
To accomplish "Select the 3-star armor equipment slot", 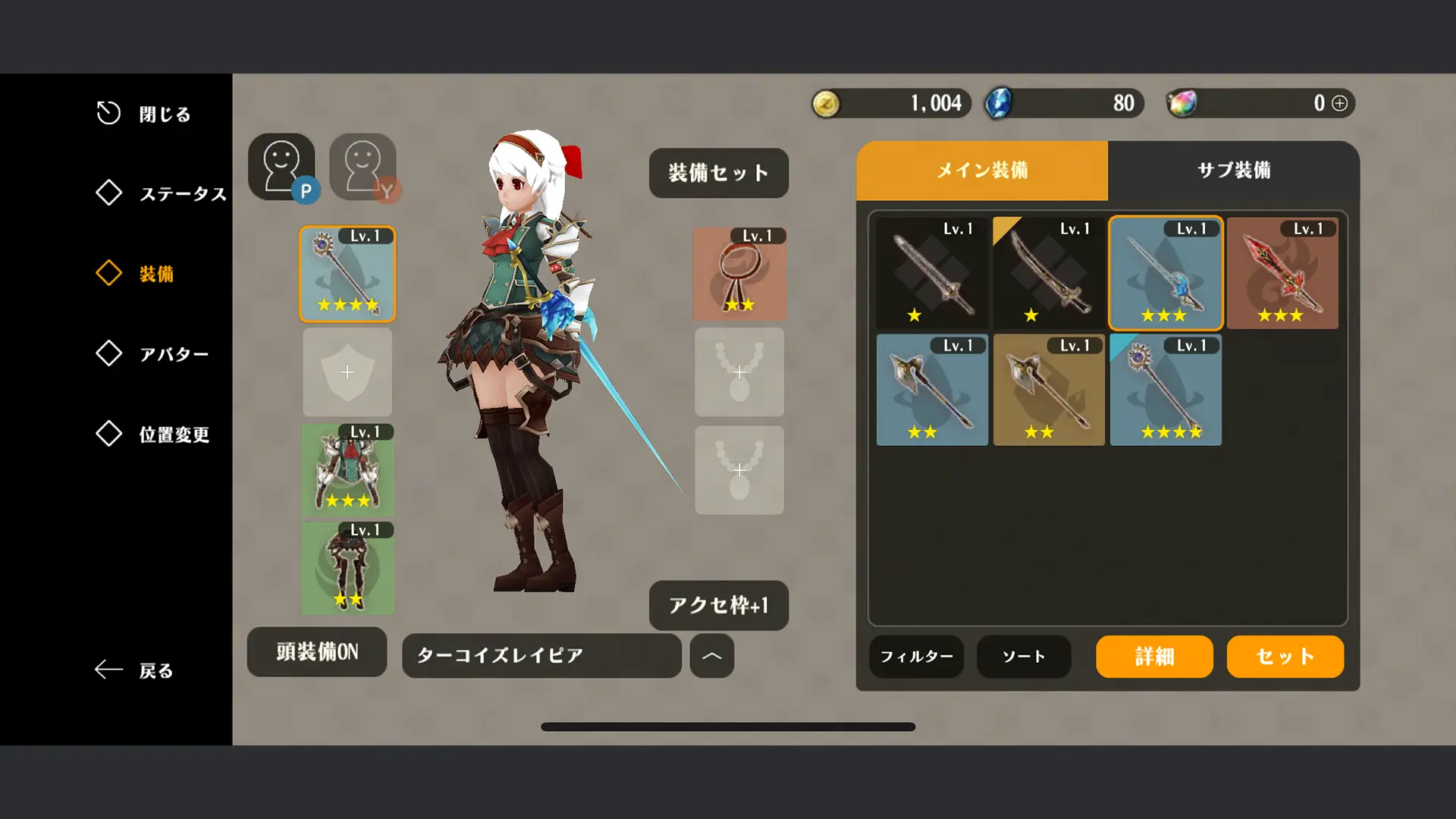I will [347, 470].
